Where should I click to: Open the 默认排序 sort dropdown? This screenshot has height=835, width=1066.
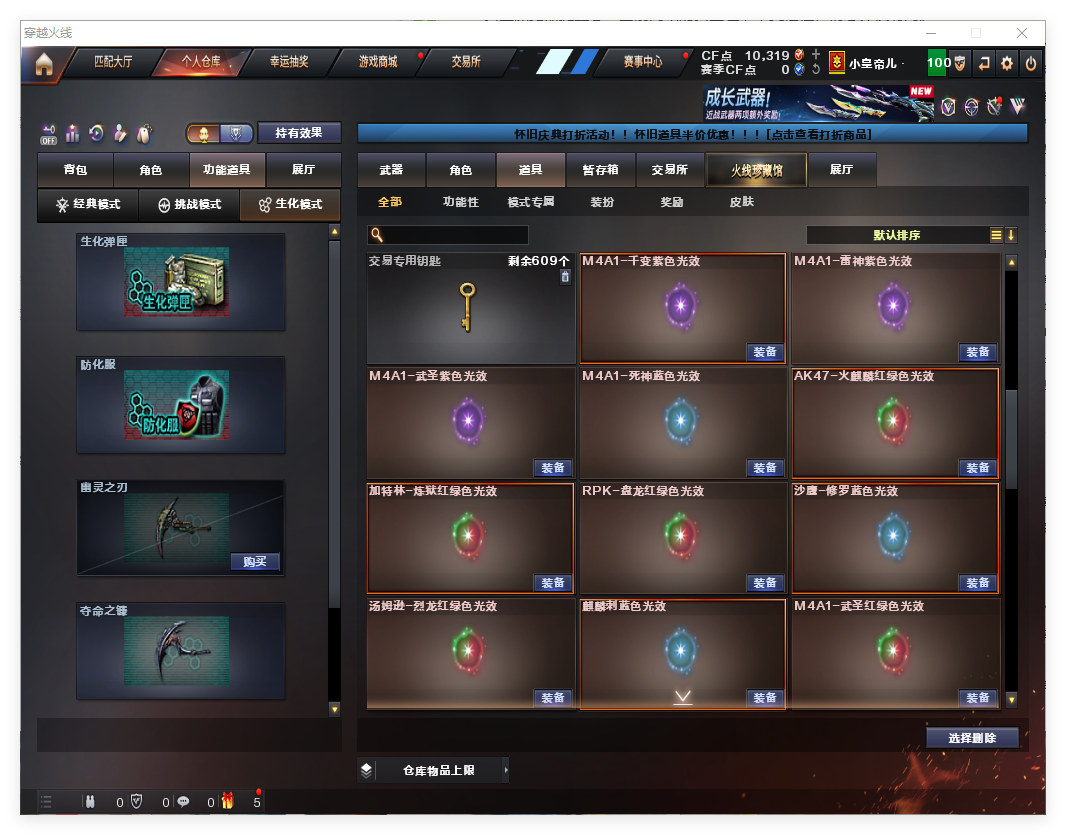[x=896, y=236]
